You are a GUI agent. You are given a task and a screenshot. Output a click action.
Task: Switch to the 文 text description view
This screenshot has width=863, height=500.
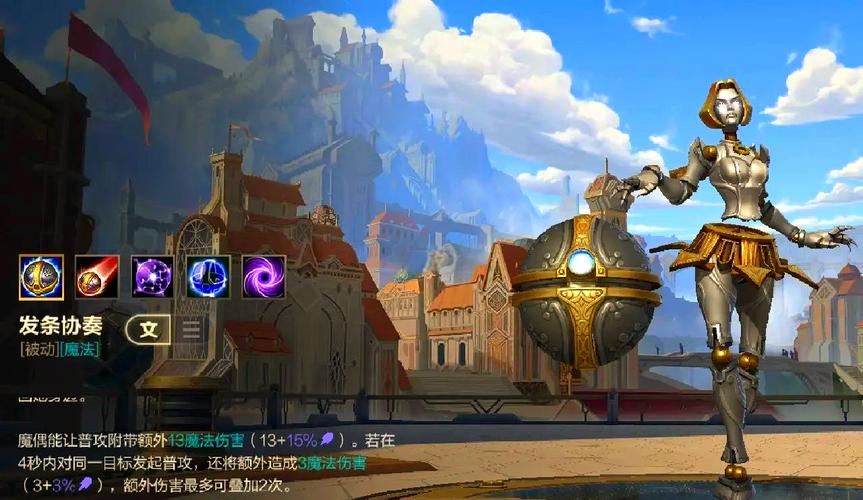pos(149,328)
